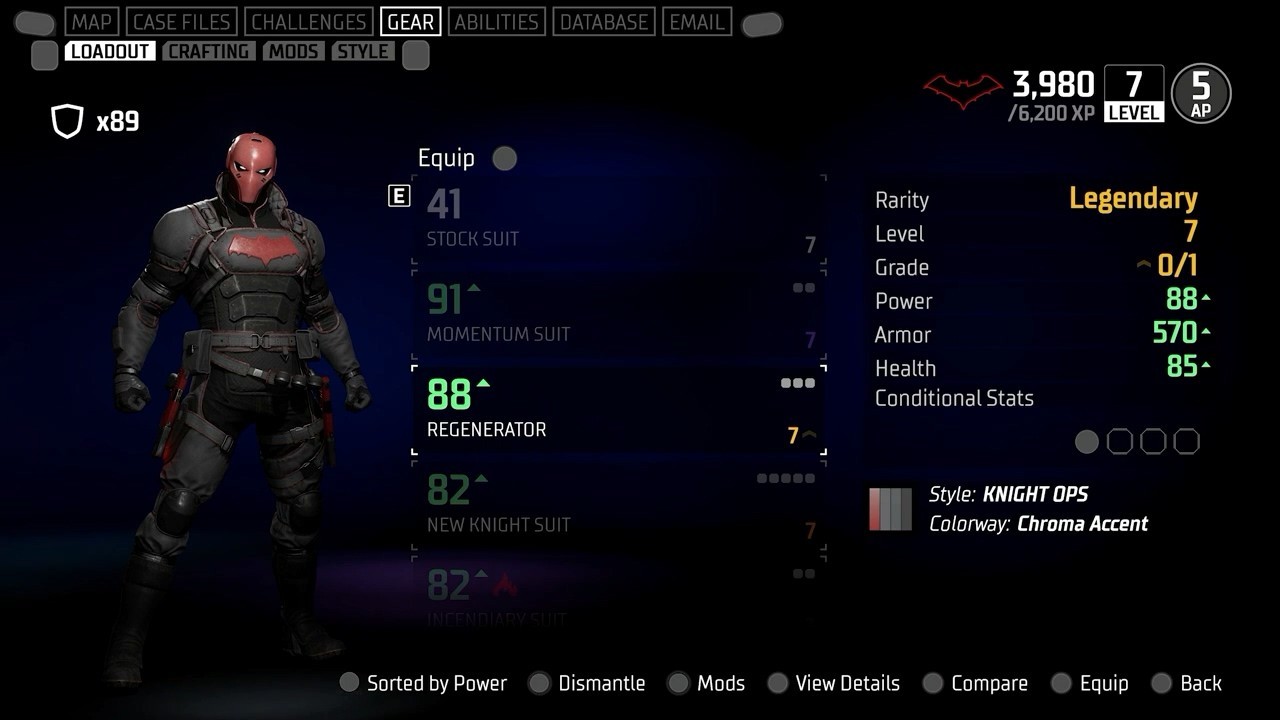Select the Regenerator suit entry
The height and width of the screenshot is (720, 1280).
pyautogui.click(x=619, y=410)
